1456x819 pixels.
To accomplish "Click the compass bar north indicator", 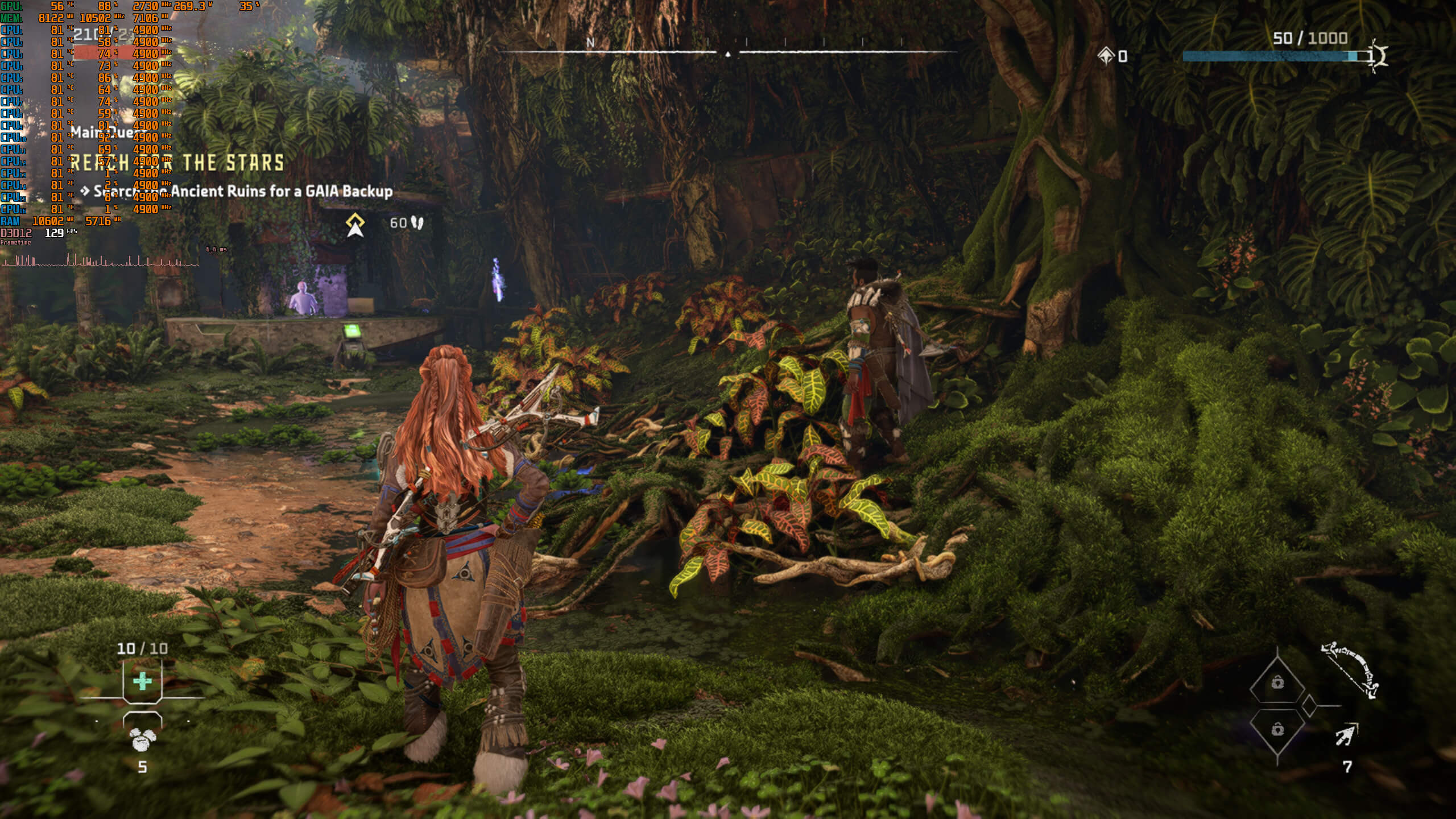I will (x=590, y=43).
